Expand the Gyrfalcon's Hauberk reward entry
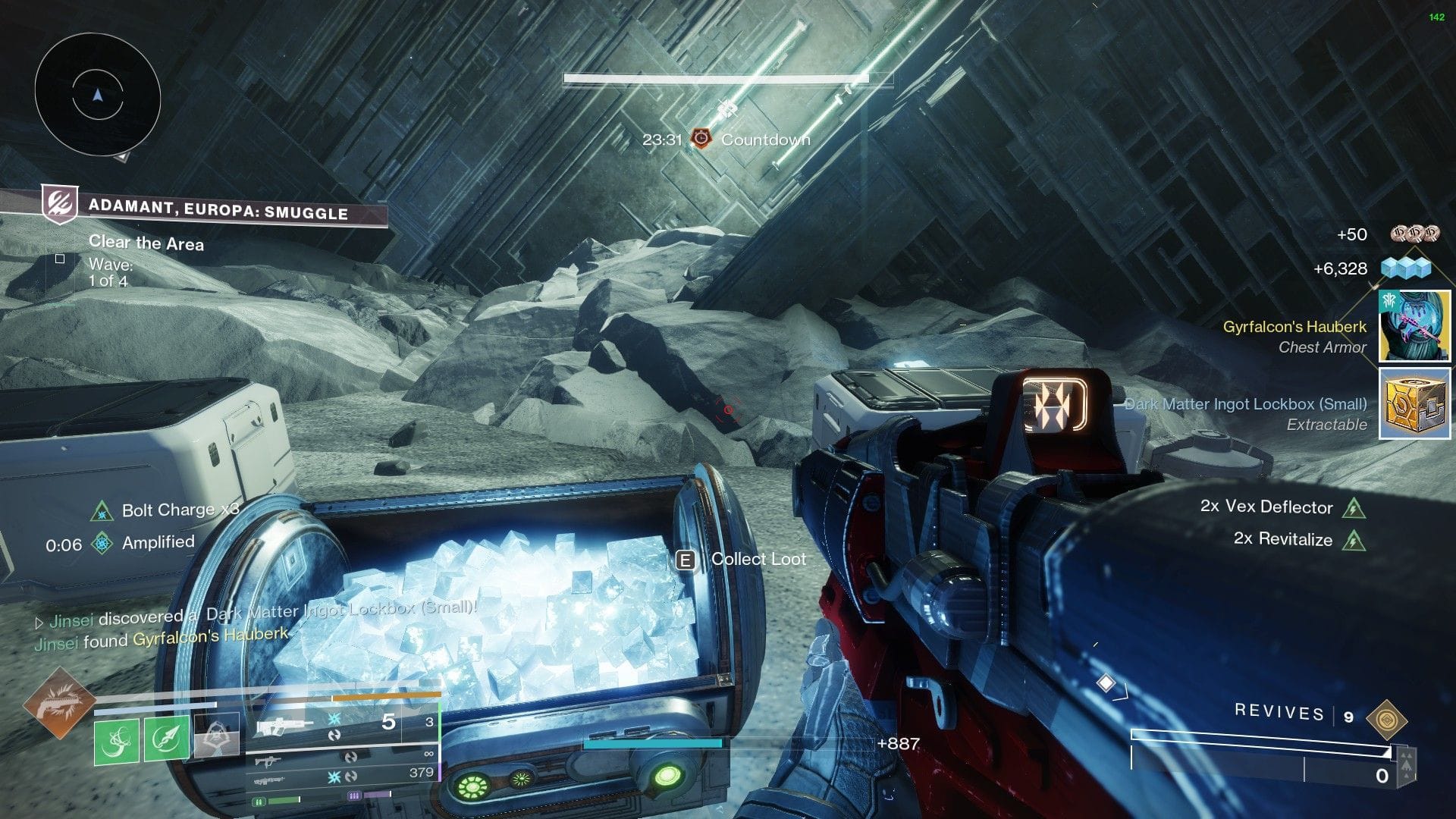This screenshot has width=1456, height=819. click(1415, 327)
